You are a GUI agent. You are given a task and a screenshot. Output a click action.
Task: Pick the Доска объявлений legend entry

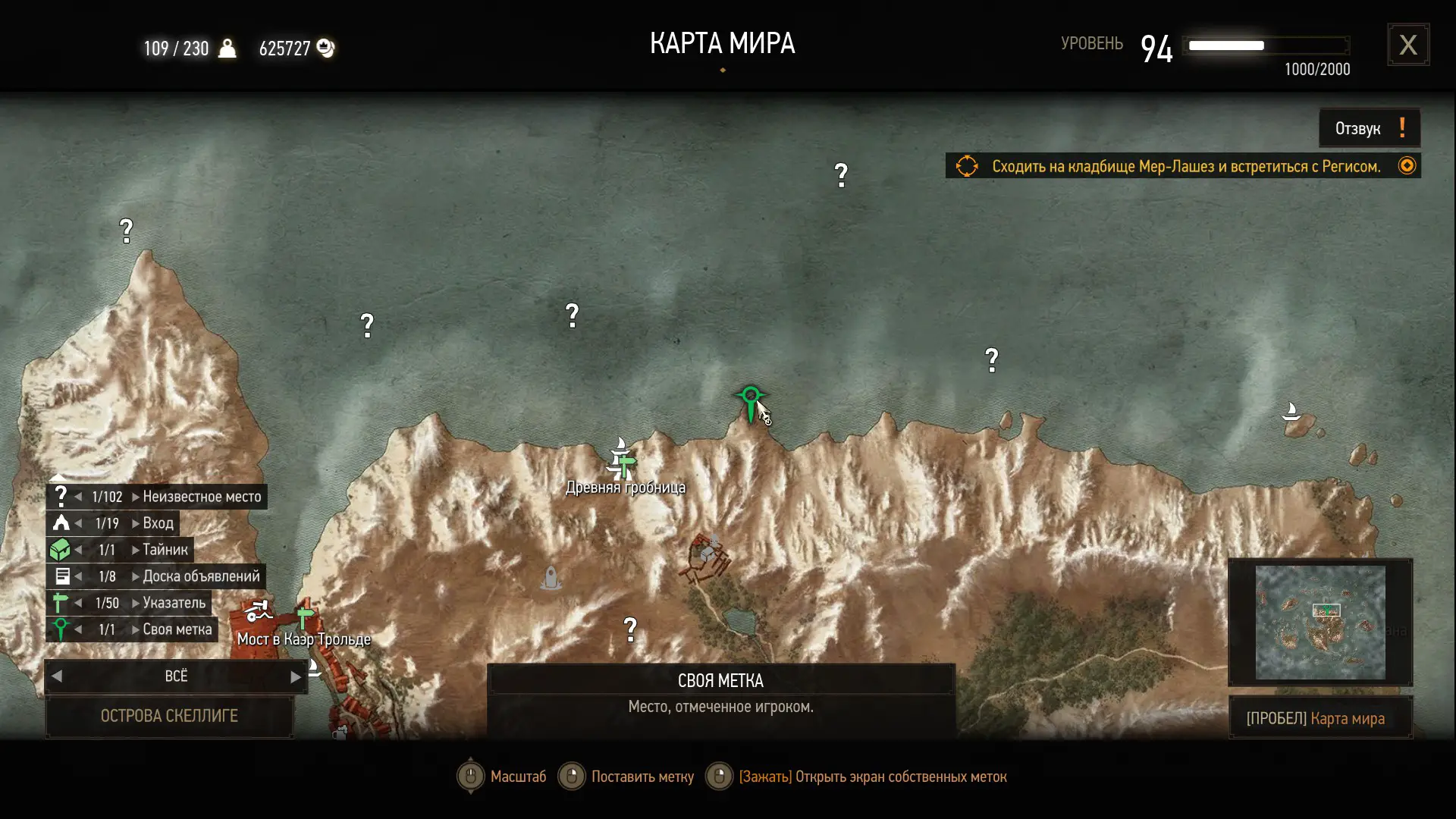[x=200, y=576]
